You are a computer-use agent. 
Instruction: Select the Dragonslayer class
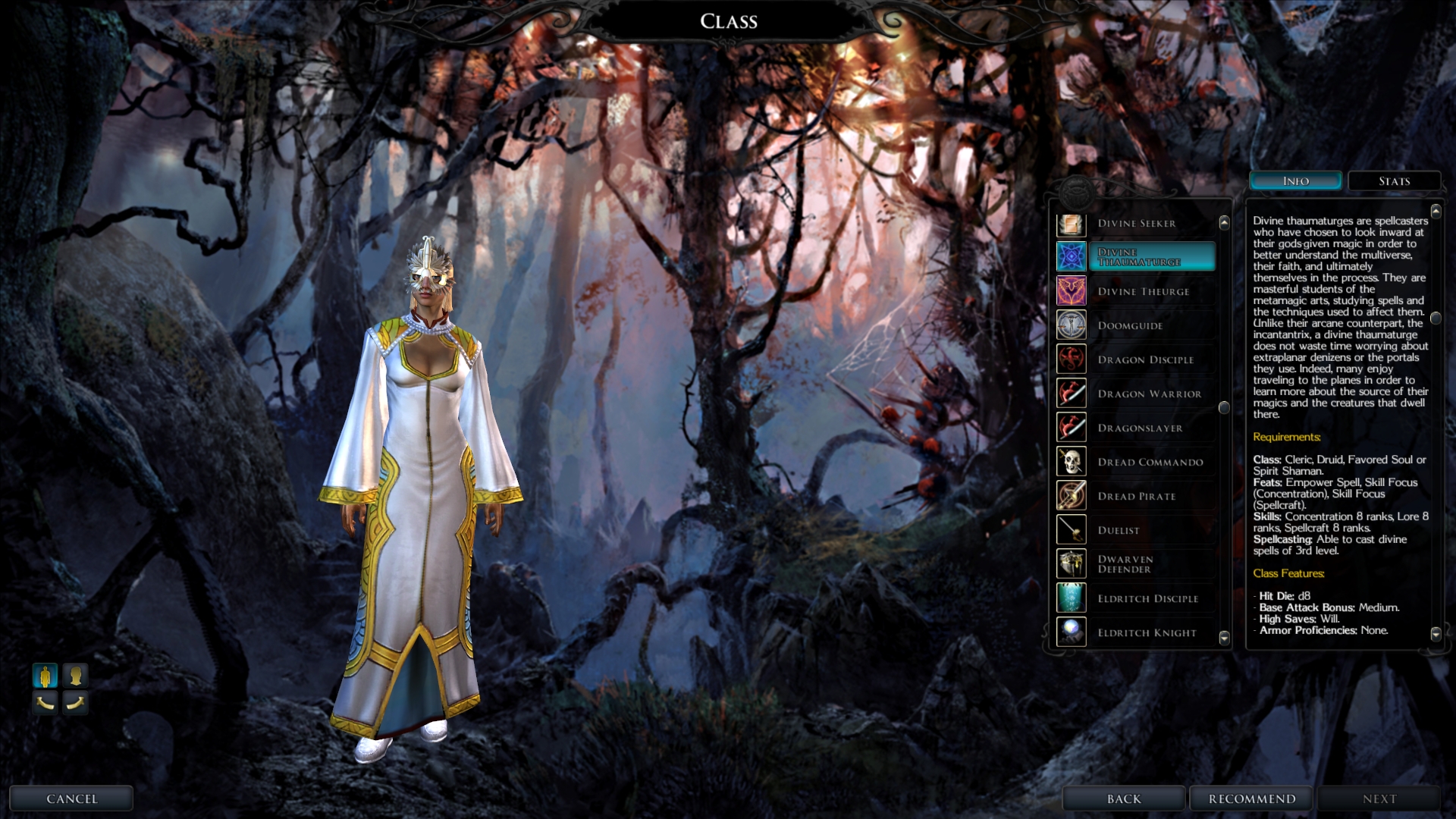1140,428
